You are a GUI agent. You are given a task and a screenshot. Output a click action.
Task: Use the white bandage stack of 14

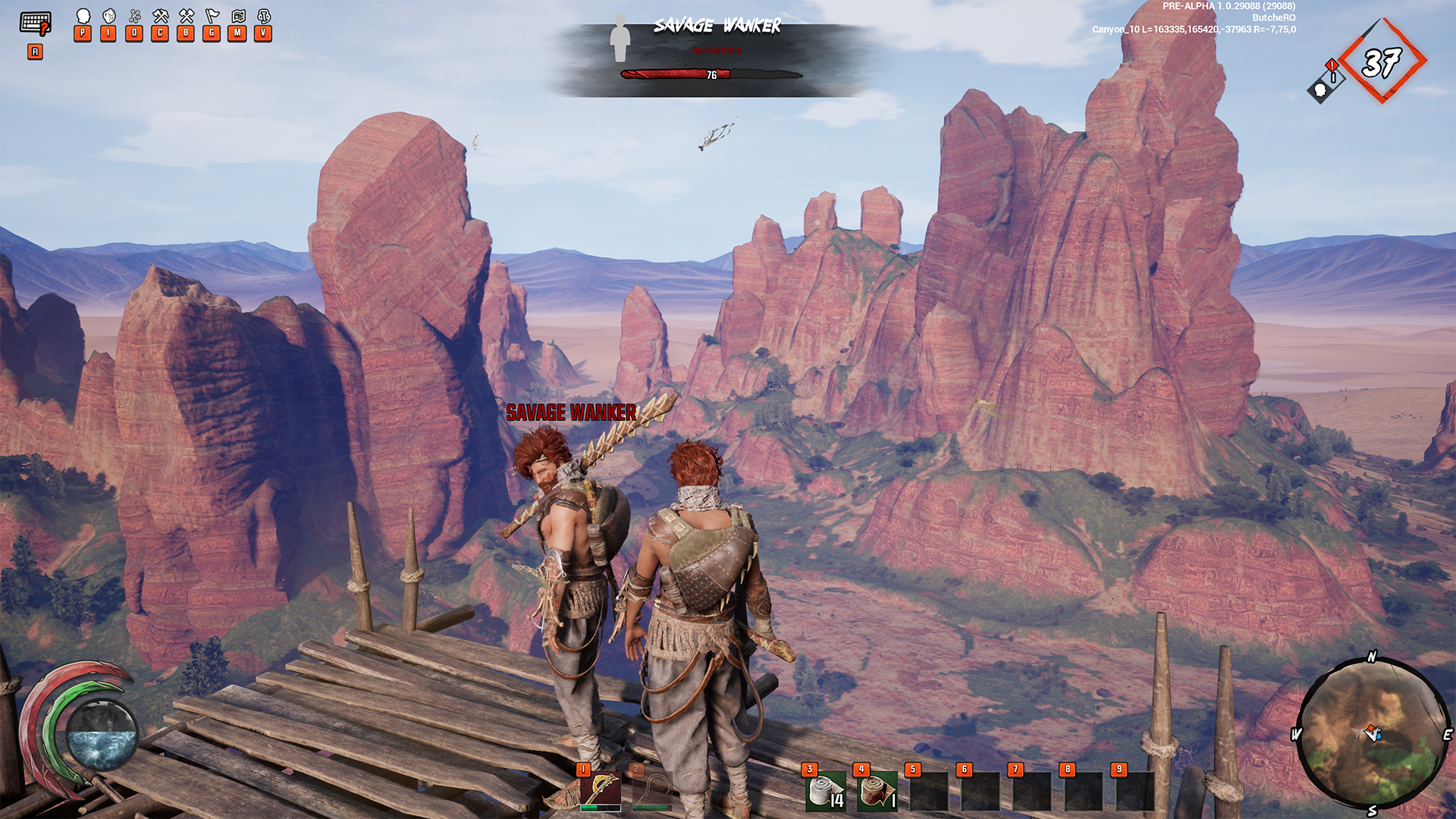click(825, 791)
